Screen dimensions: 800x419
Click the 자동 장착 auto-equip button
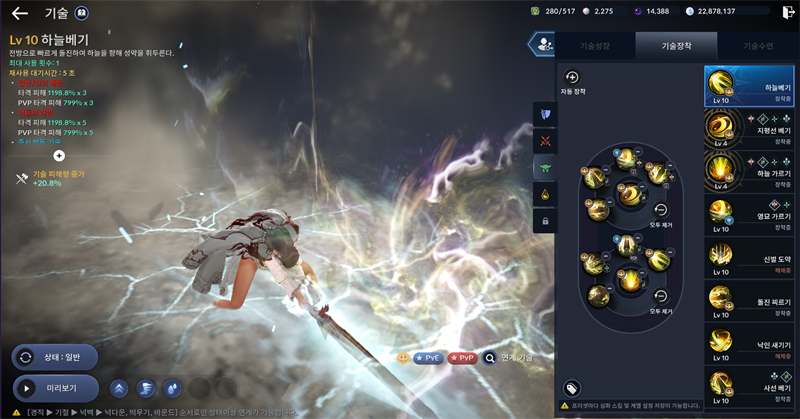pos(572,78)
